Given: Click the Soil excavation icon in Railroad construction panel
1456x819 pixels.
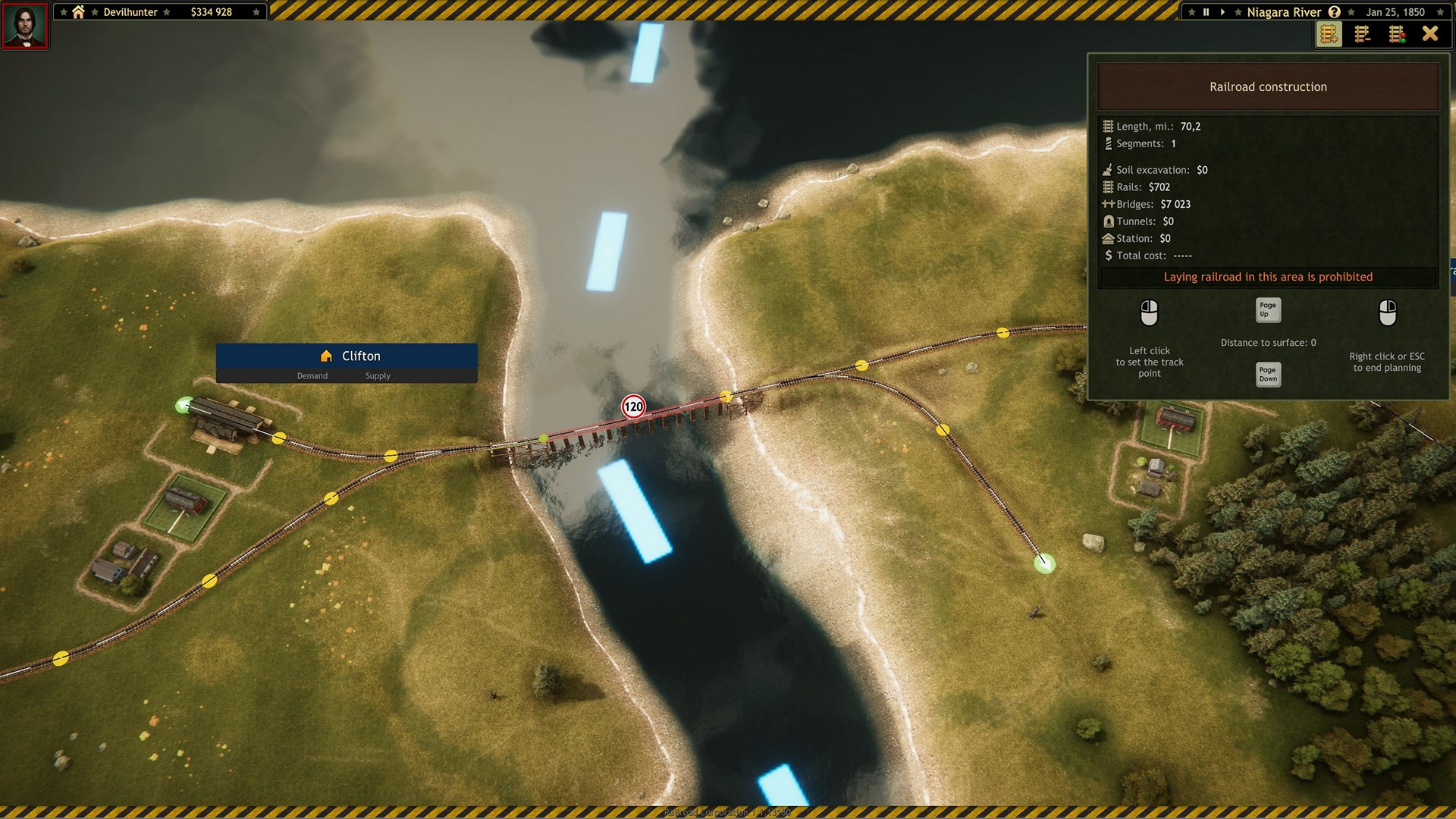Looking at the screenshot, I should pyautogui.click(x=1107, y=169).
